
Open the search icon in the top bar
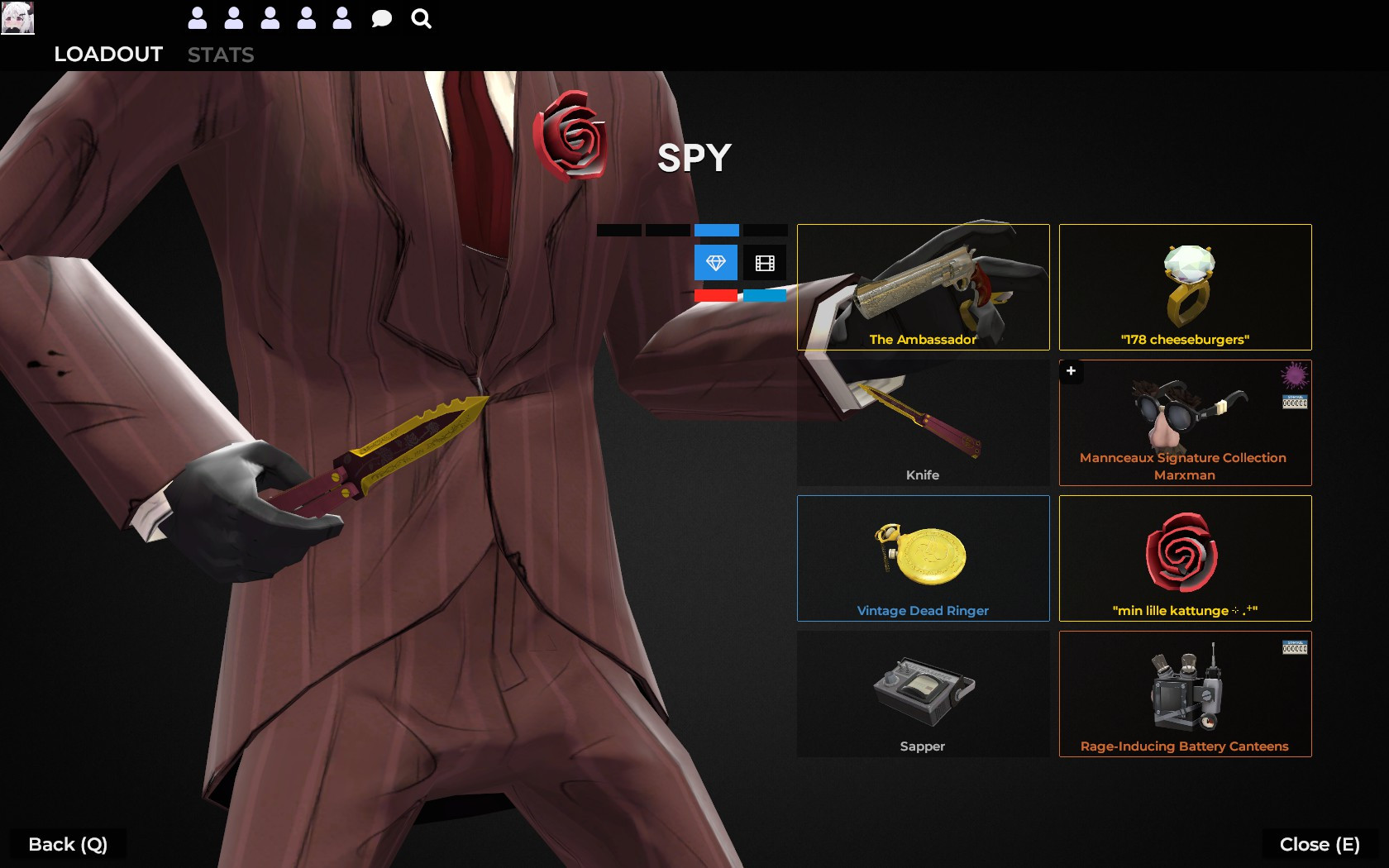pos(421,17)
